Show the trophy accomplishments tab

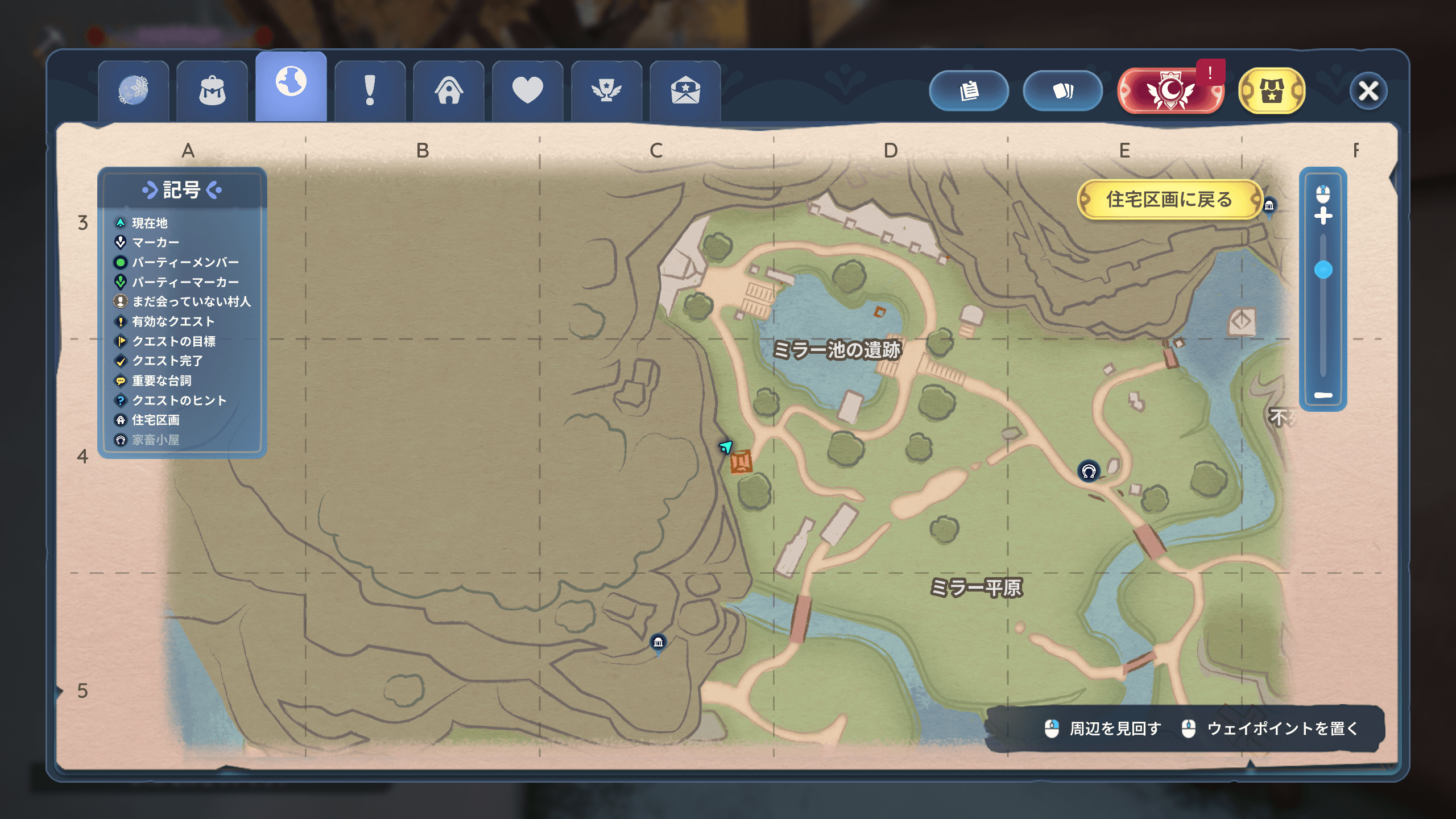coord(606,91)
